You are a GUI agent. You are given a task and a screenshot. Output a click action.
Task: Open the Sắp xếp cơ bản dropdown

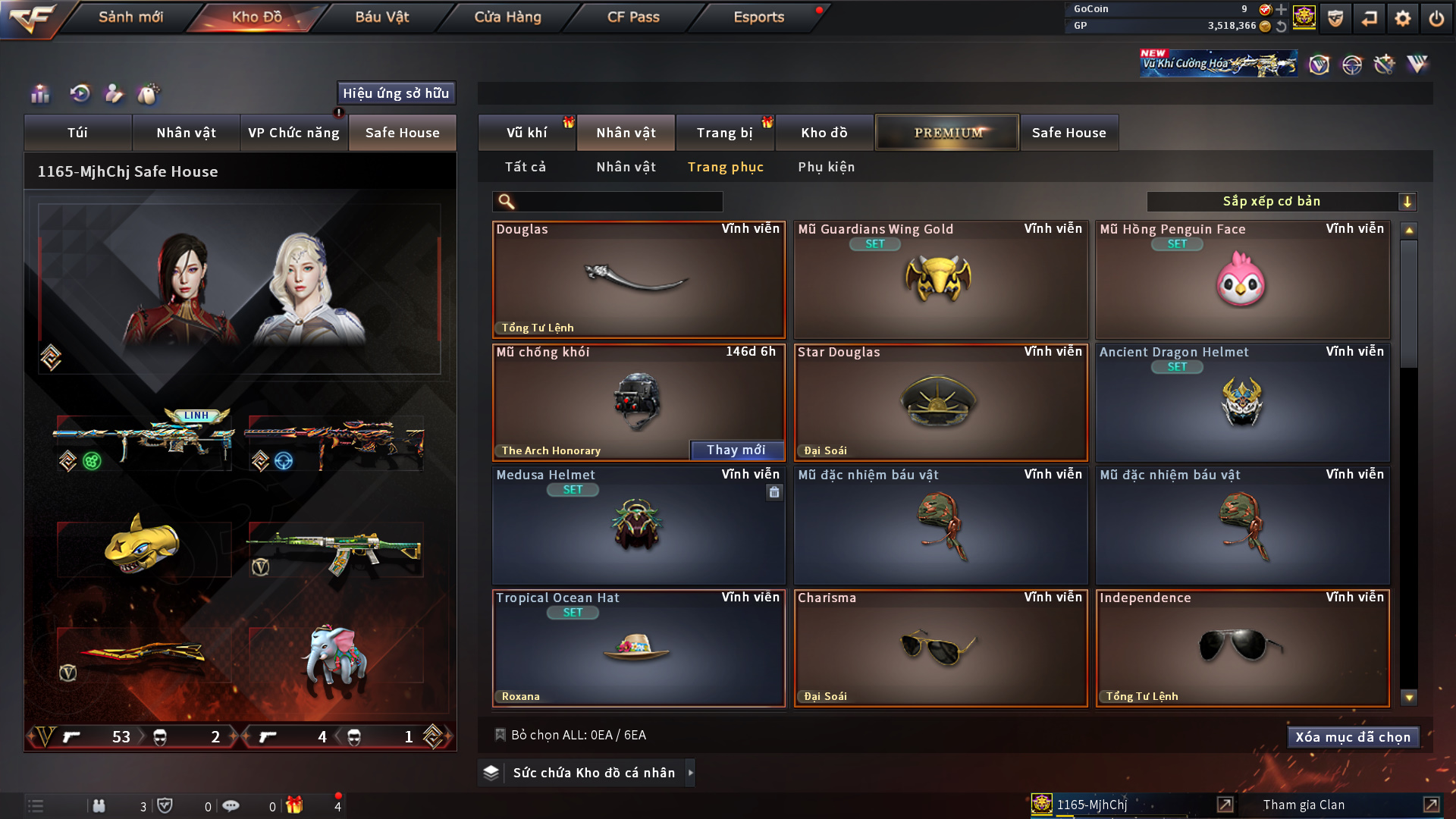[x=1281, y=202]
